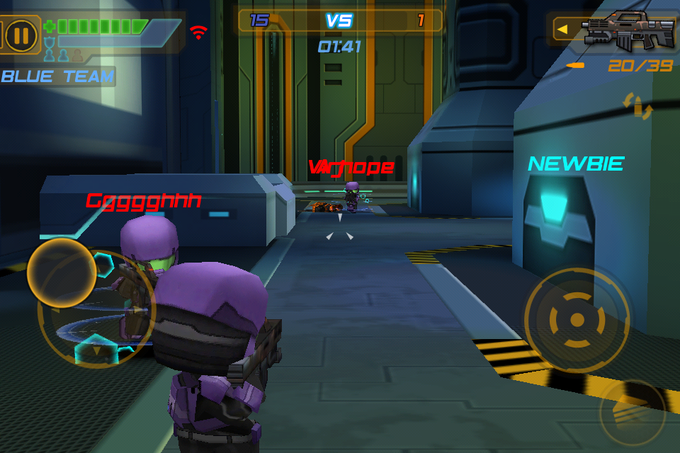This screenshot has width=680, height=453.
Task: Pause the match
Action: click(21, 34)
